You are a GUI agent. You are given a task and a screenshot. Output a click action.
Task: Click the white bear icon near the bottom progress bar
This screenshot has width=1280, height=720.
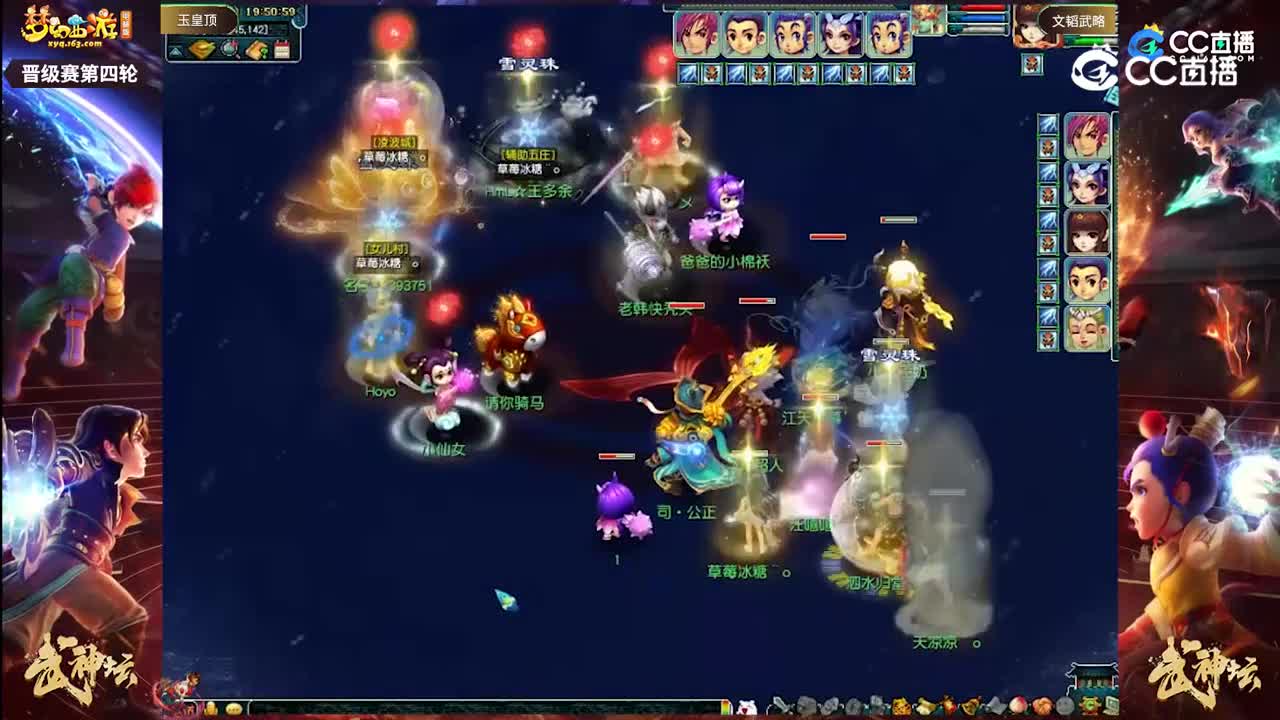click(x=748, y=705)
